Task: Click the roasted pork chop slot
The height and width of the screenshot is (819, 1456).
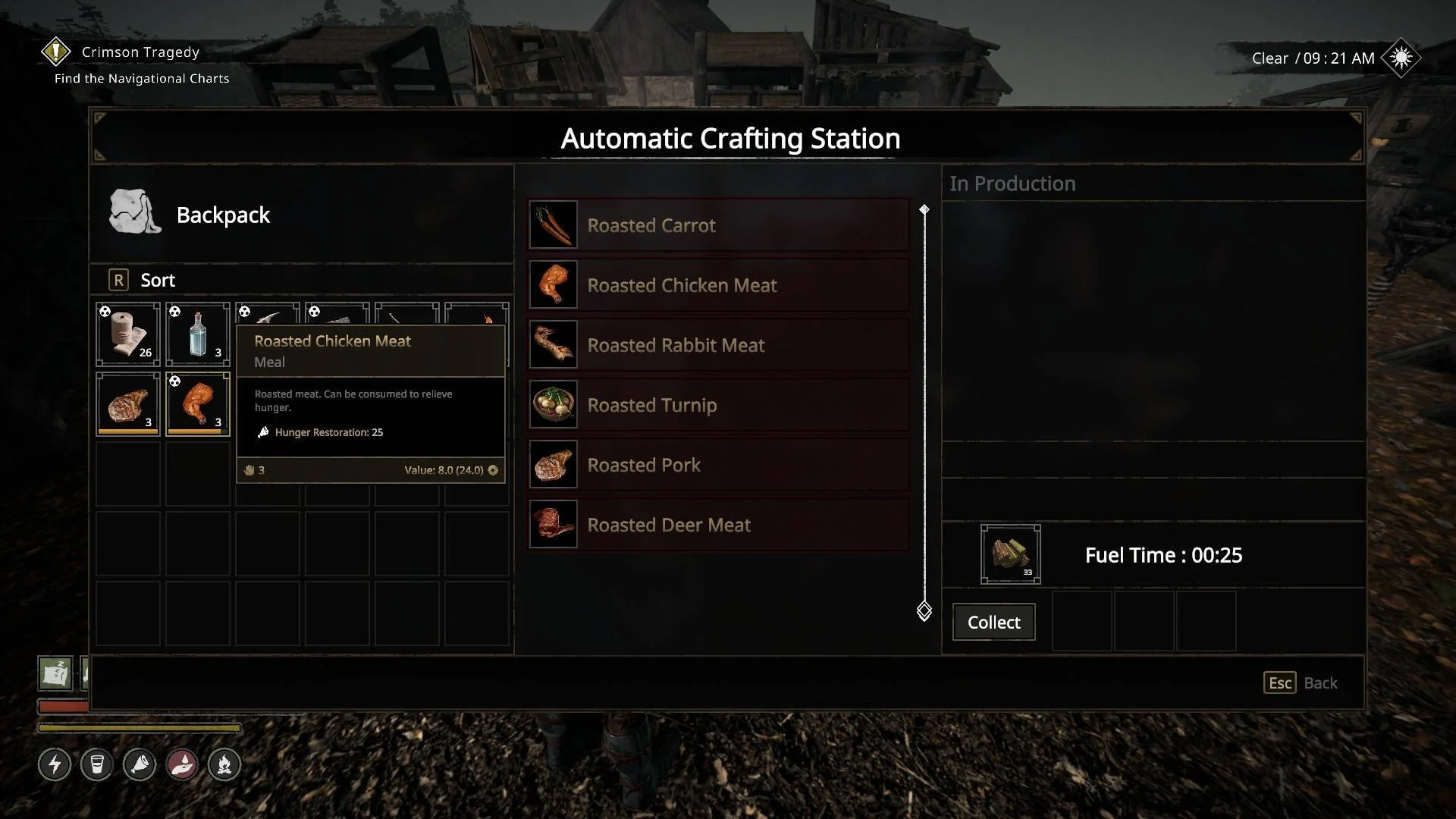Action: point(128,404)
